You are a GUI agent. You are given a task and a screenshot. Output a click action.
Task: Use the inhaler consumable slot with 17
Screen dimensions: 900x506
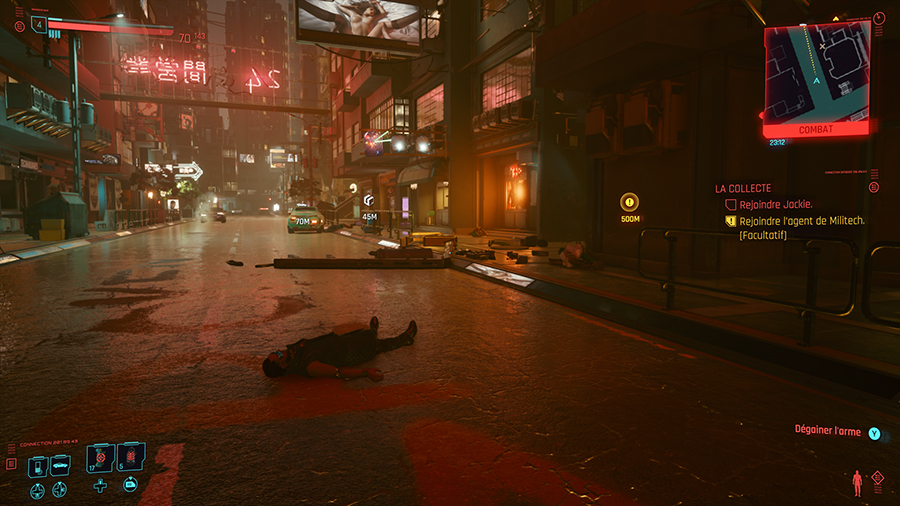(101, 459)
